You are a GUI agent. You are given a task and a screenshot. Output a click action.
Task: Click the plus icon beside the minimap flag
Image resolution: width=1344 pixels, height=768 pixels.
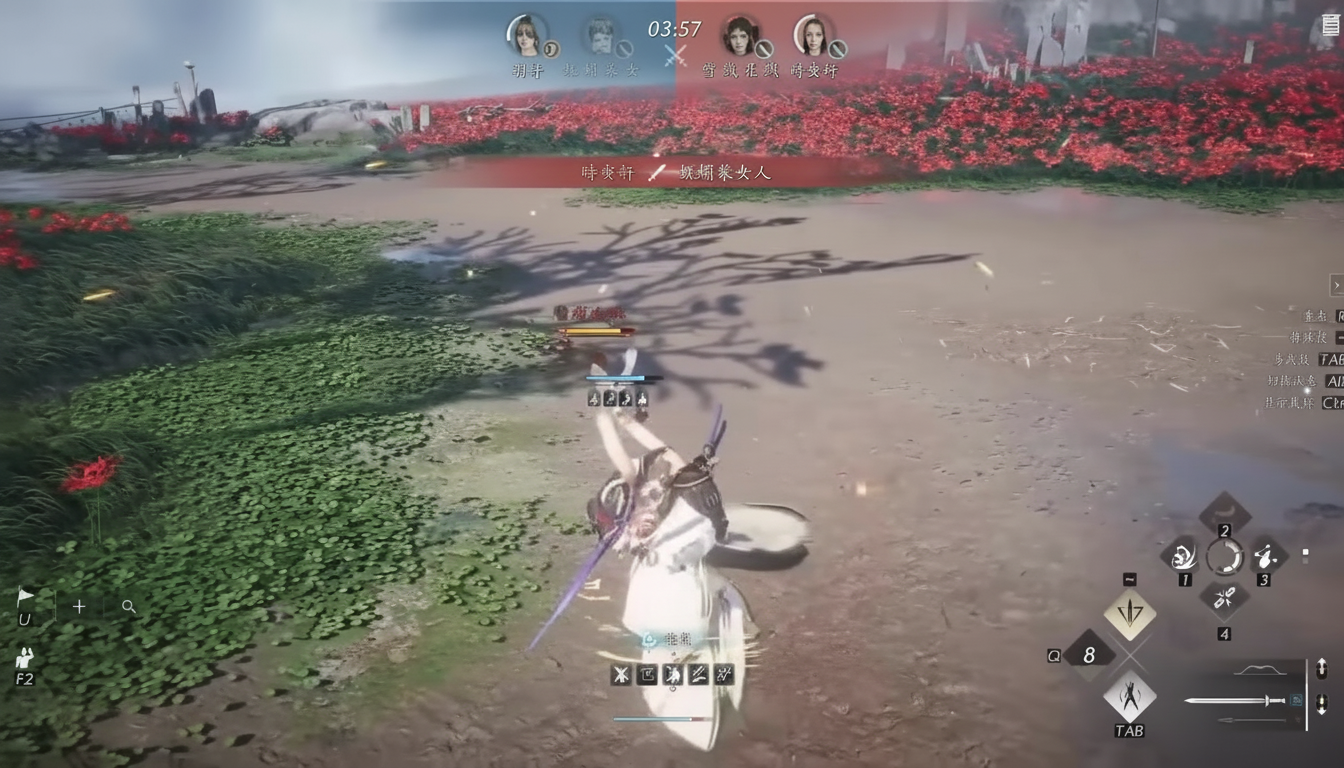click(x=78, y=606)
